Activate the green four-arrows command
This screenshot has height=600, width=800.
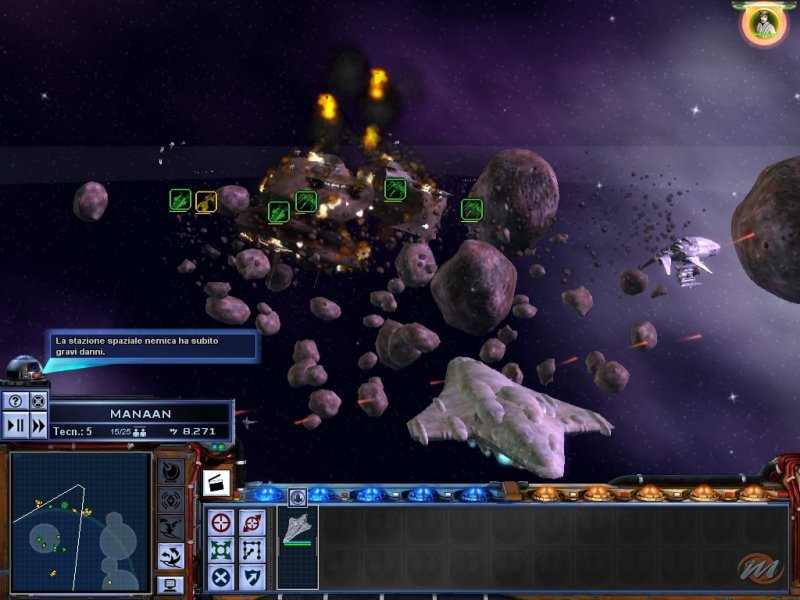[222, 549]
